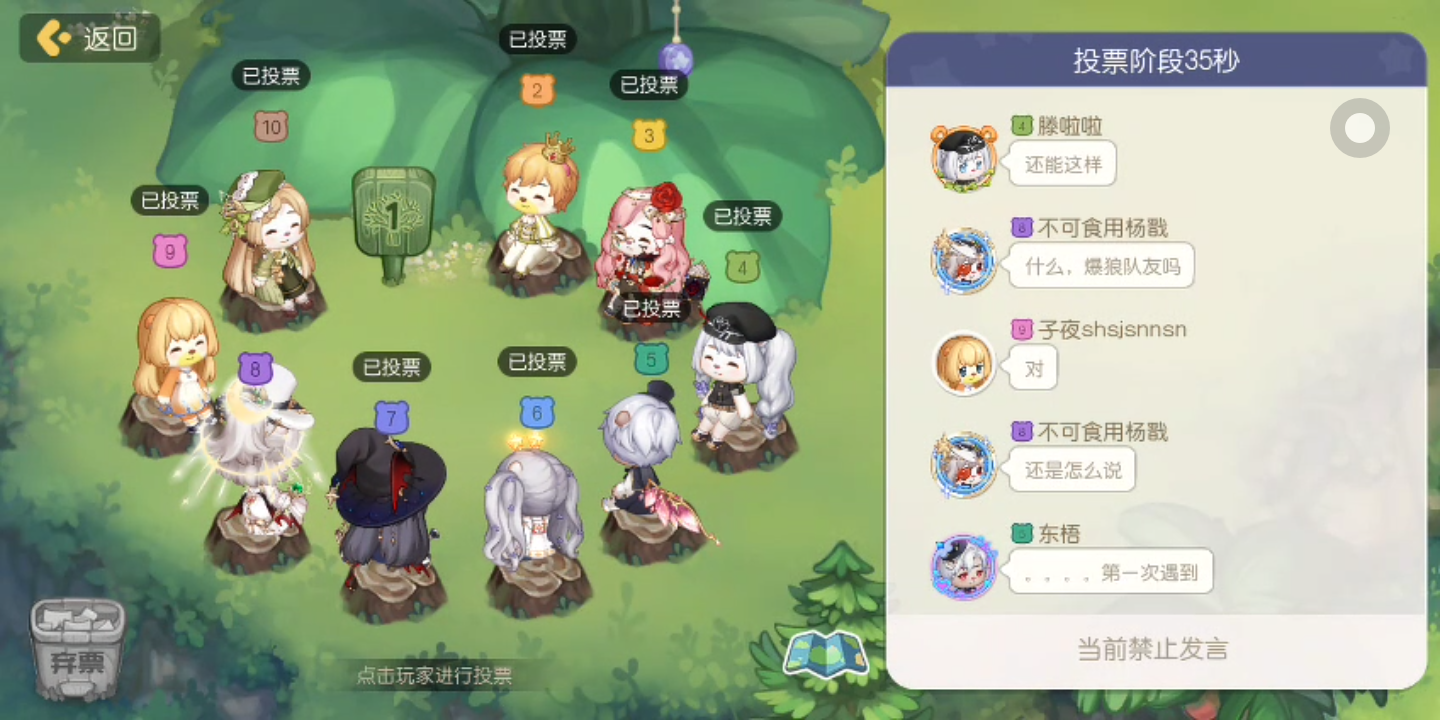Click chat bubble saying 还能这样

point(1062,165)
